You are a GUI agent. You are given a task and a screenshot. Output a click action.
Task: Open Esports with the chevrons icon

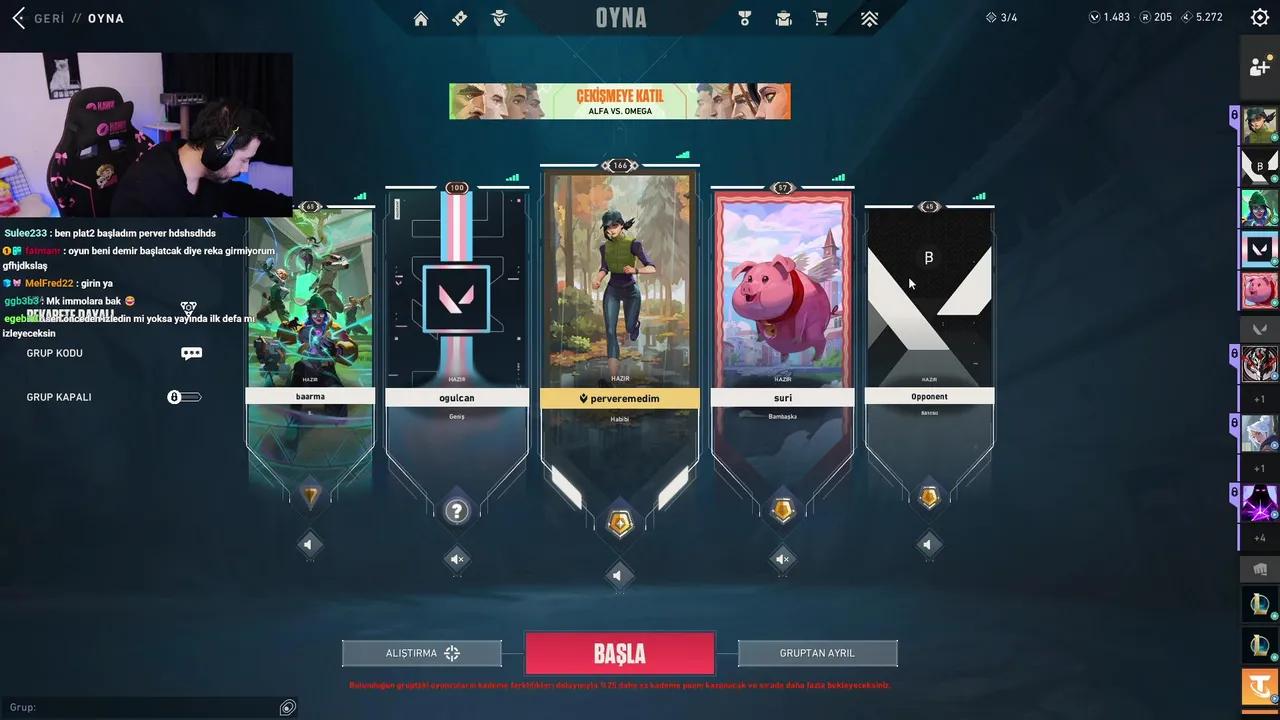tap(869, 18)
